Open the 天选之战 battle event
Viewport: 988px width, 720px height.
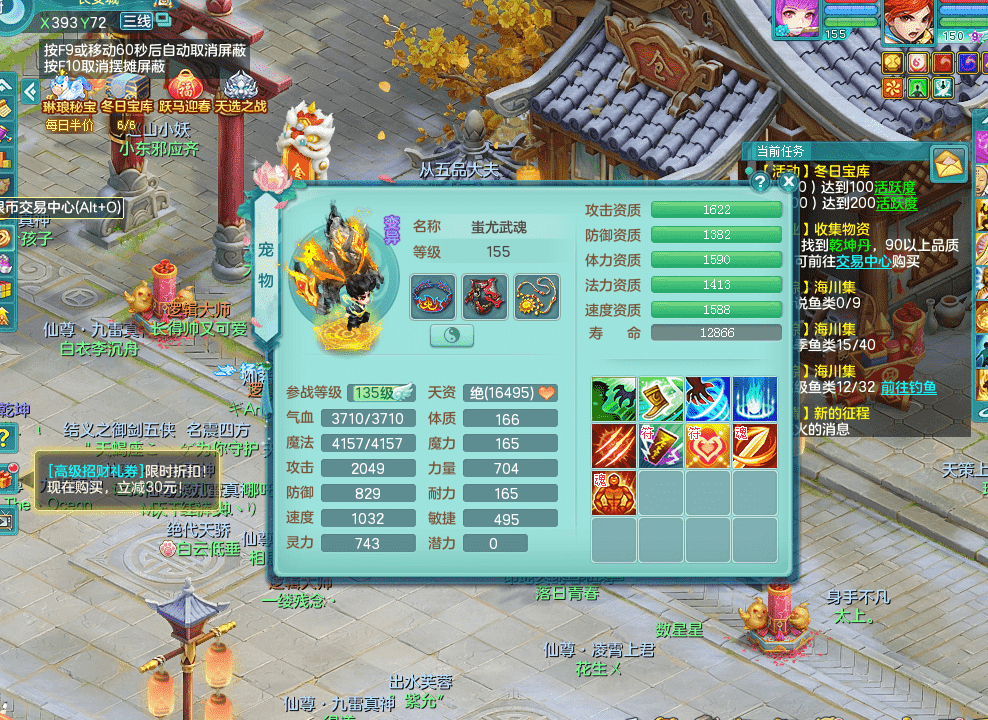[x=241, y=92]
